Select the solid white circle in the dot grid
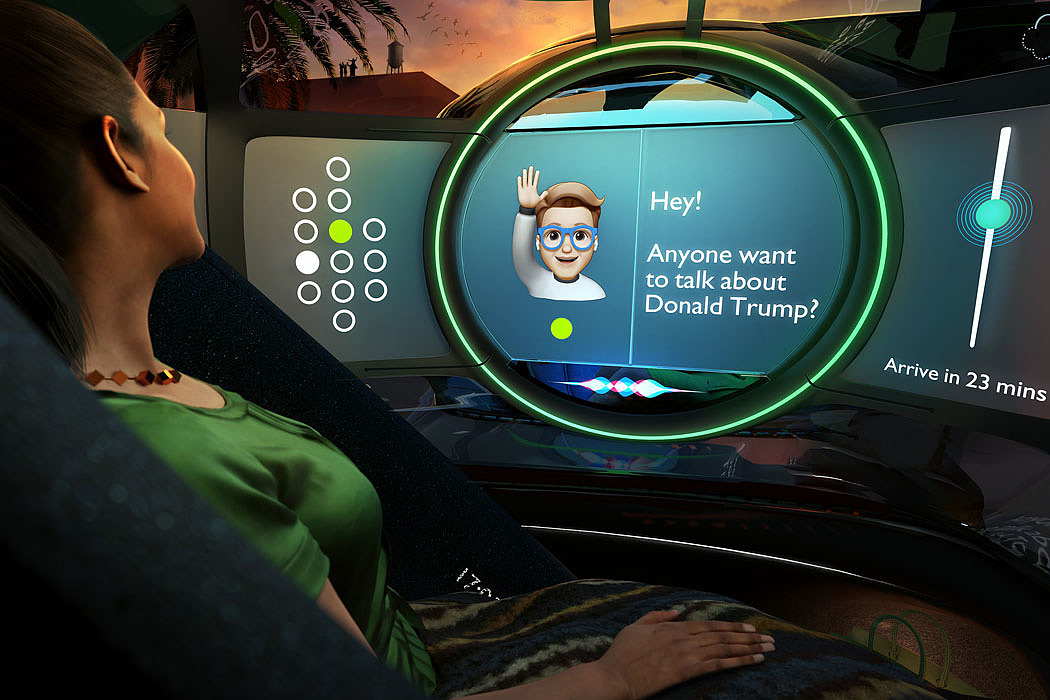 (x=308, y=263)
